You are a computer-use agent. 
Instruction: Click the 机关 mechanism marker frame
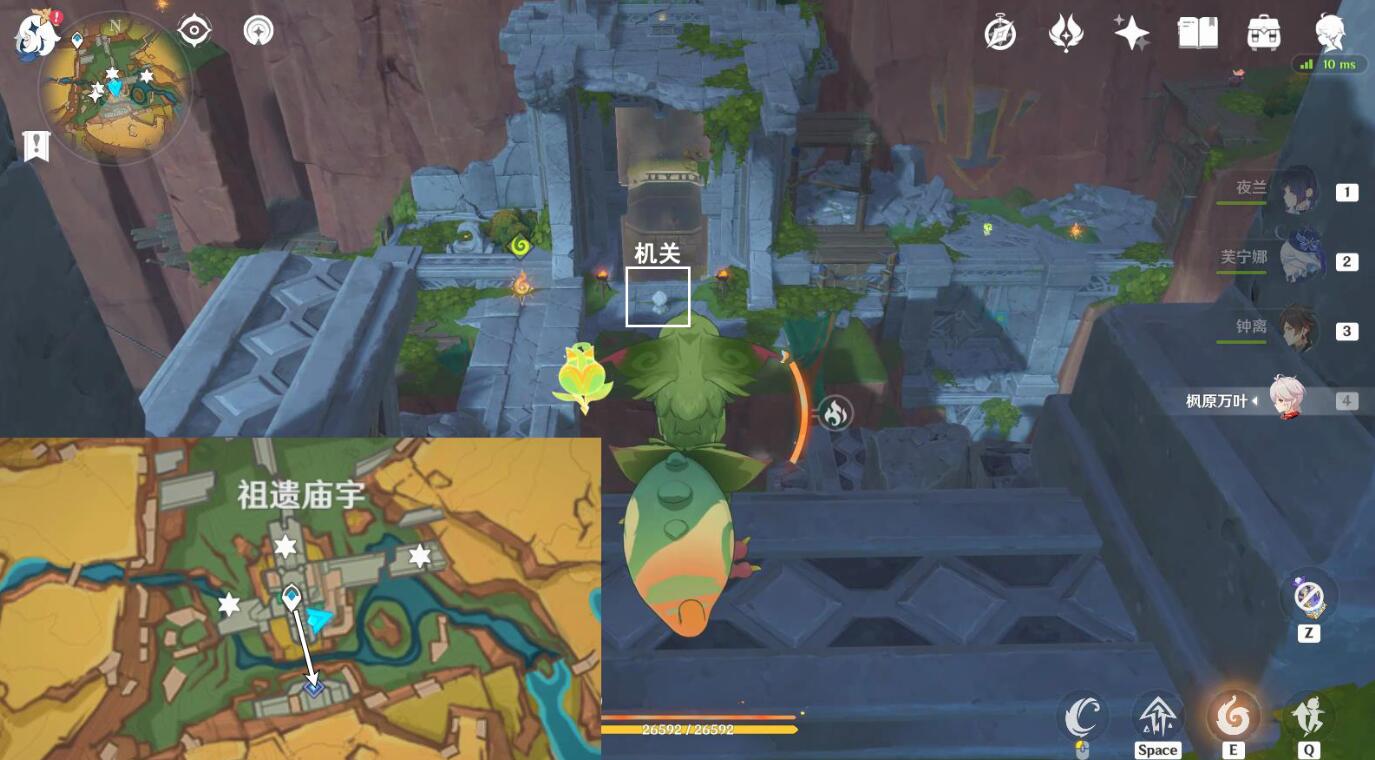657,298
